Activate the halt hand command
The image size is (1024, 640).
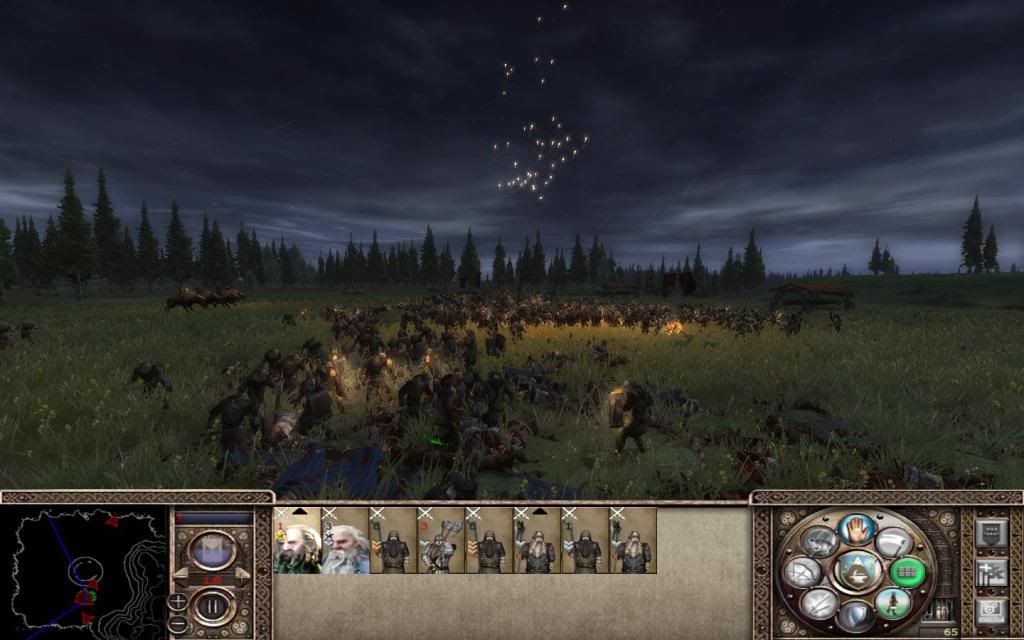(x=857, y=529)
